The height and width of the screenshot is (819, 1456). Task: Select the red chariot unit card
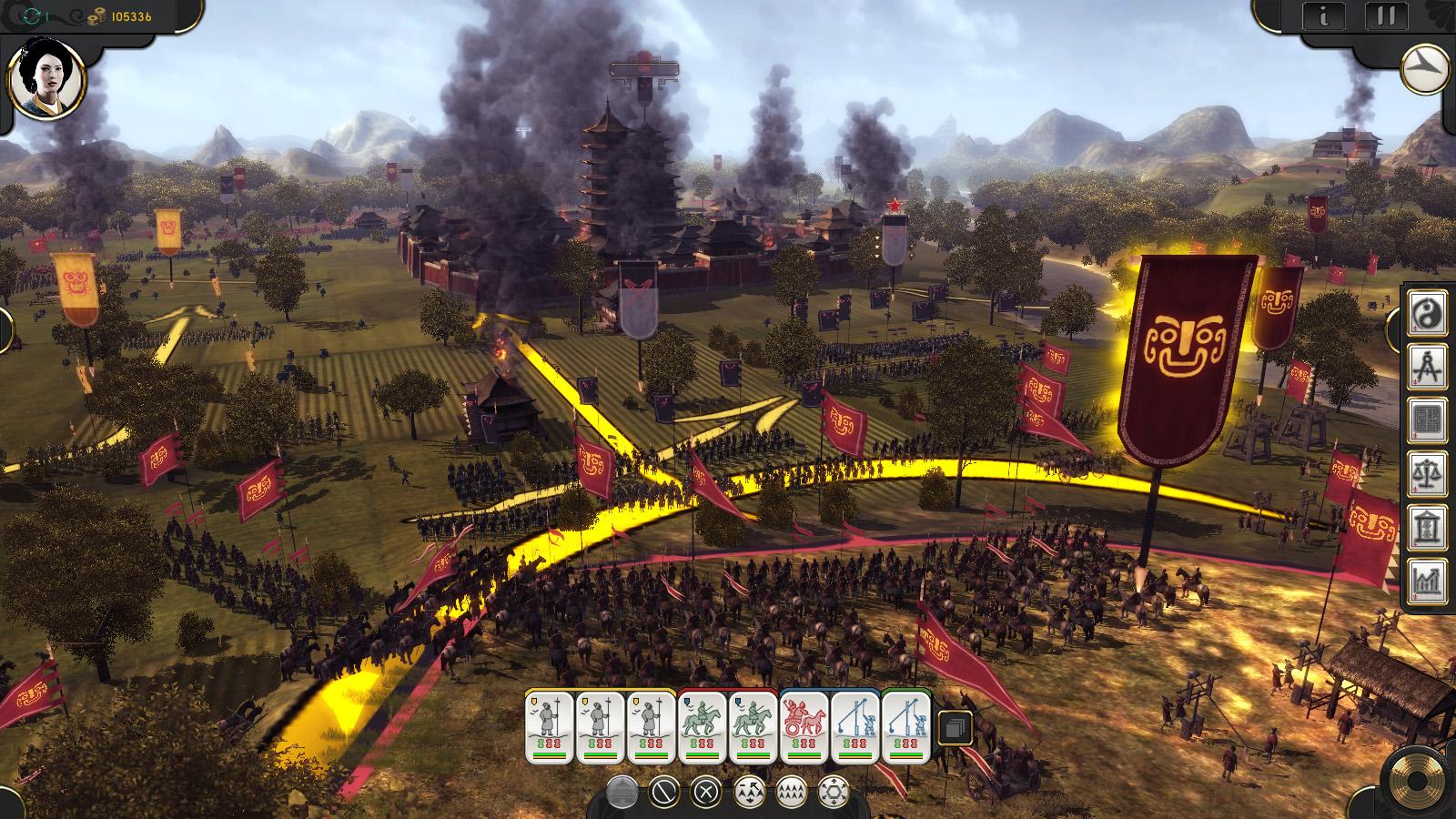[x=804, y=727]
